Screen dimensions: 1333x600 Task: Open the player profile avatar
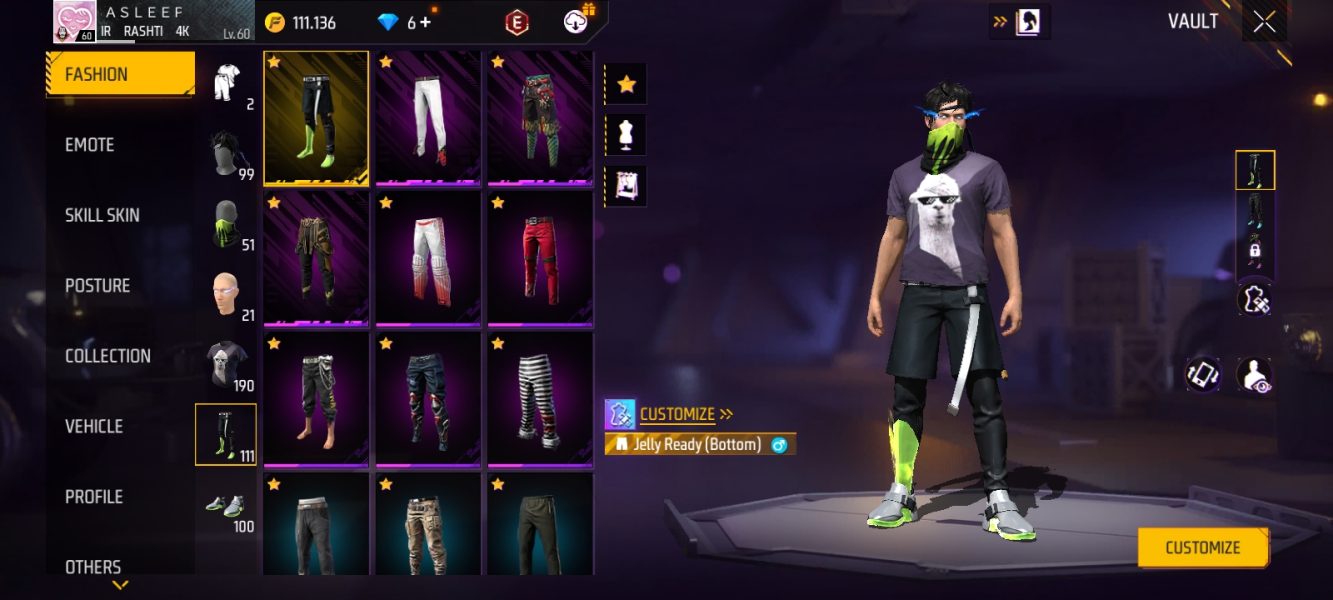(x=74, y=21)
